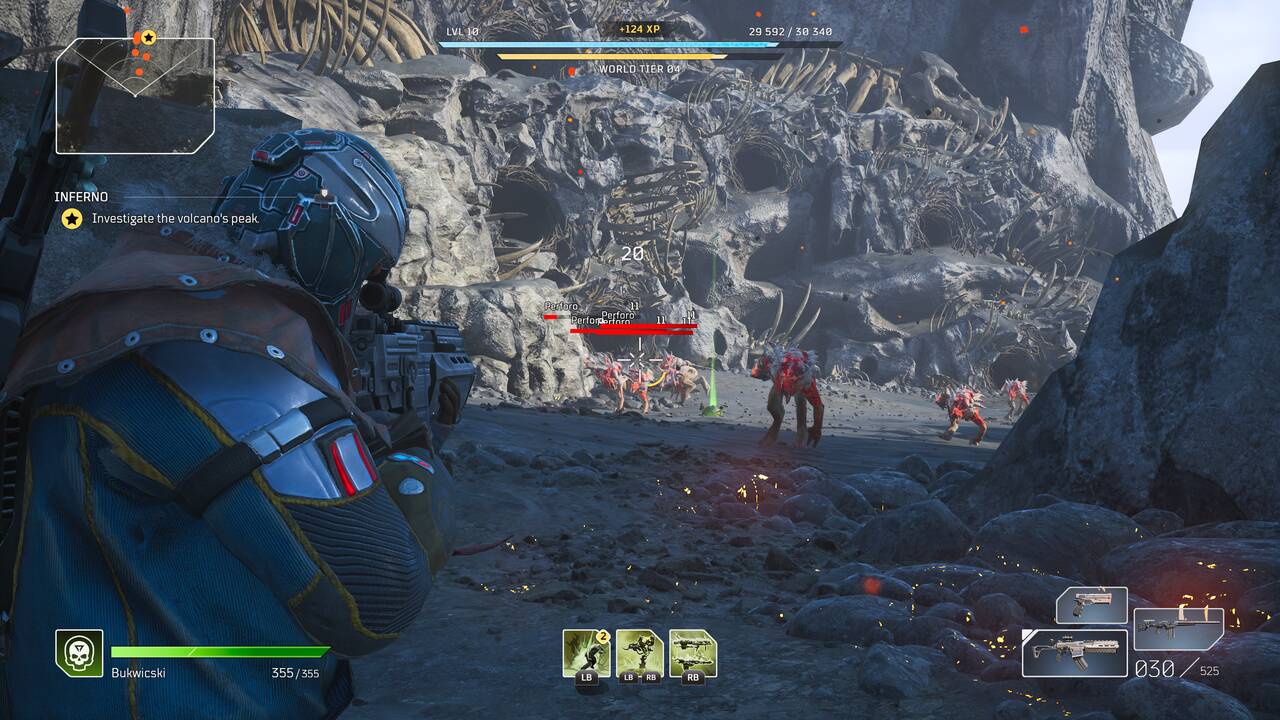Select the equipped assault rifle slot
Viewport: 1280px width, 720px height.
(x=1074, y=653)
